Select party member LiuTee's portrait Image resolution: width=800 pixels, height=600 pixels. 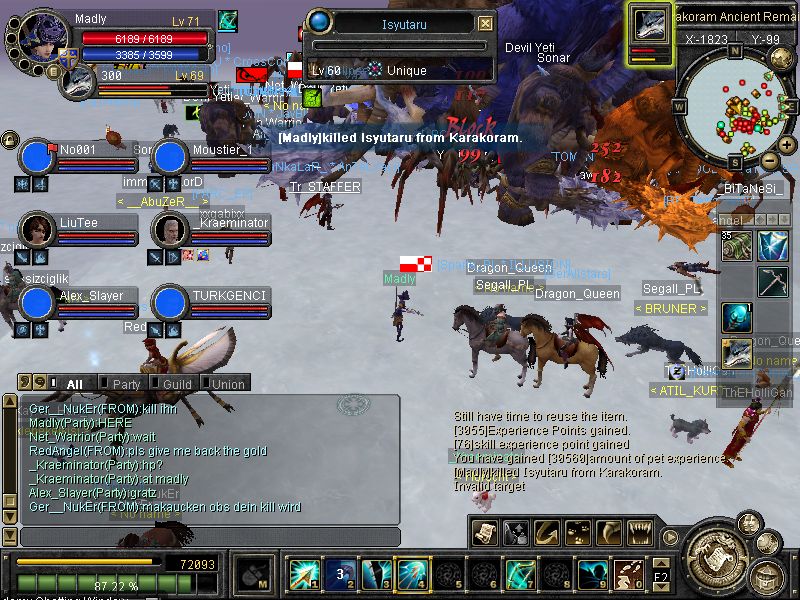click(37, 229)
